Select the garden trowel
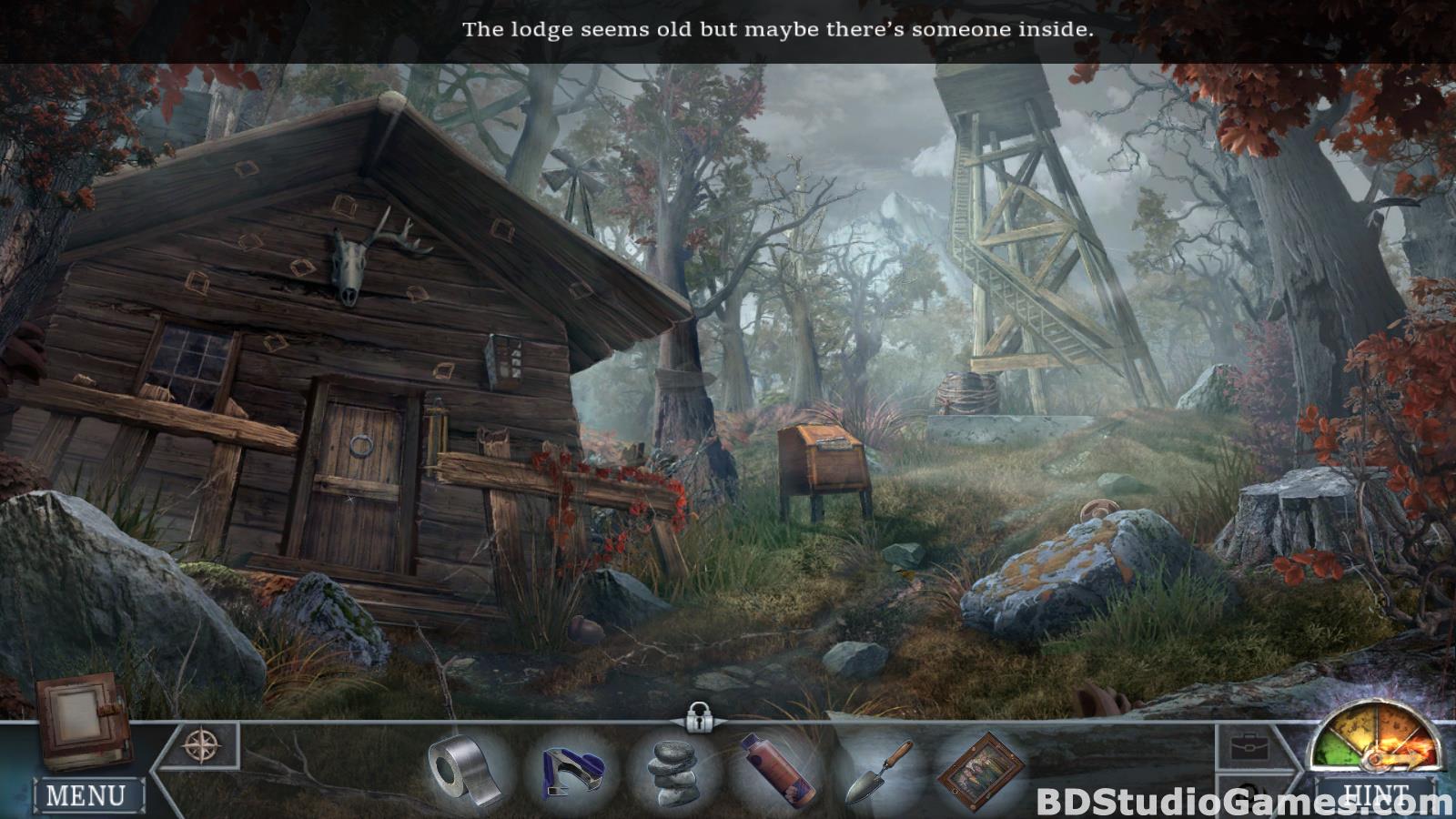This screenshot has width=1456, height=819. [876, 772]
